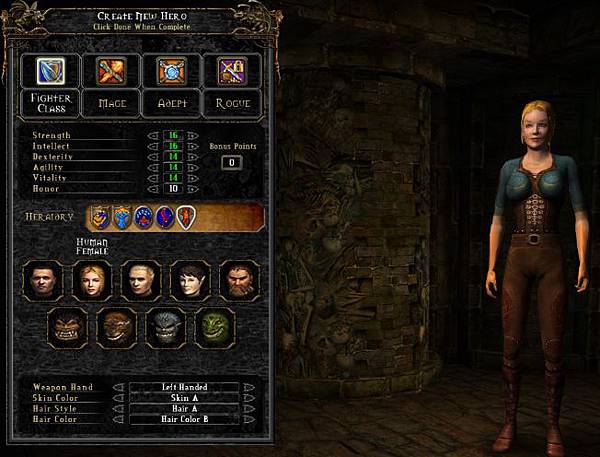Image resolution: width=600 pixels, height=457 pixels.
Task: Choose the Rogue lock and dagger icon
Action: pyautogui.click(x=232, y=69)
